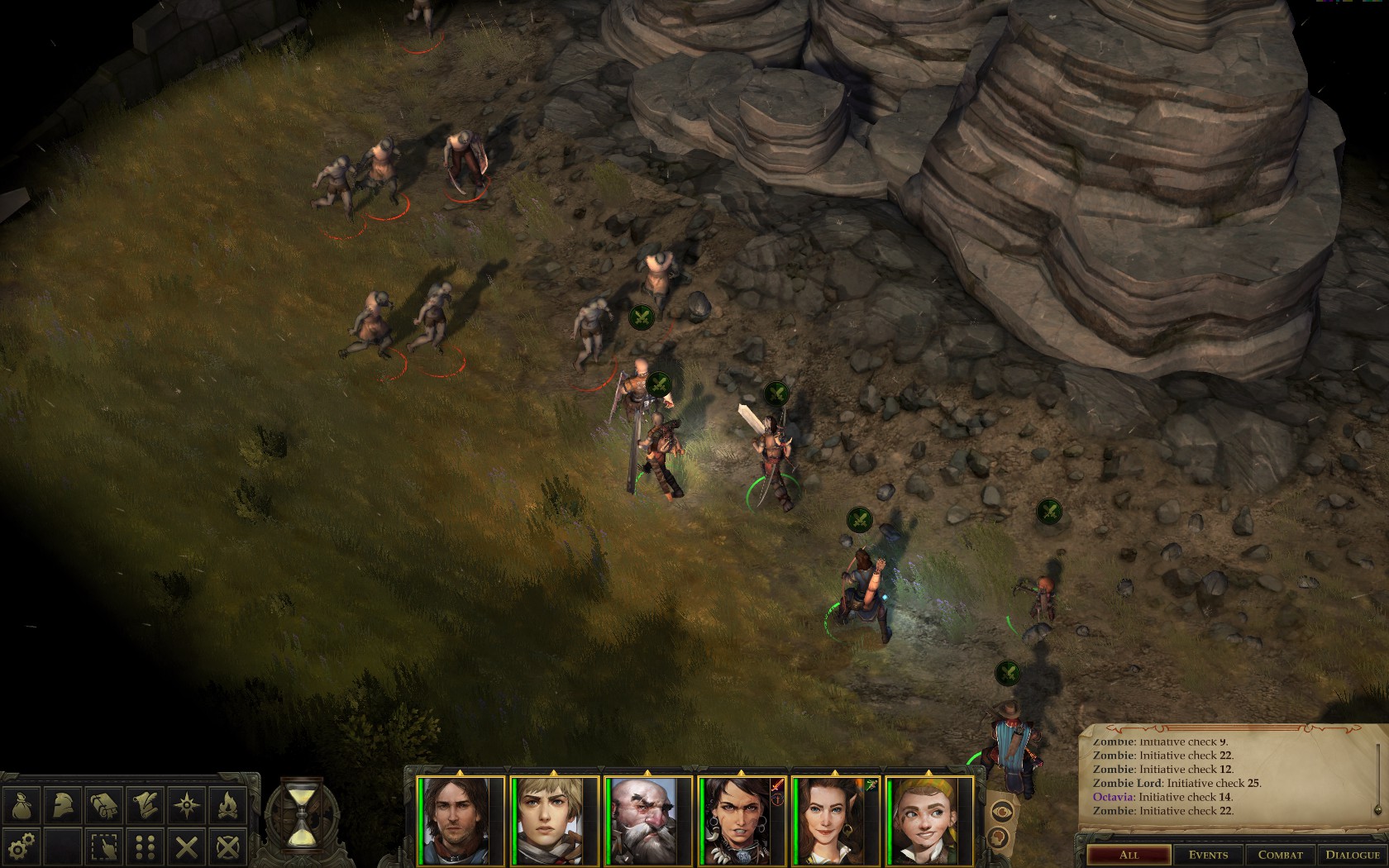Screen dimensions: 1389x868
Task: Click the campfire rest icon
Action: pyautogui.click(x=228, y=804)
